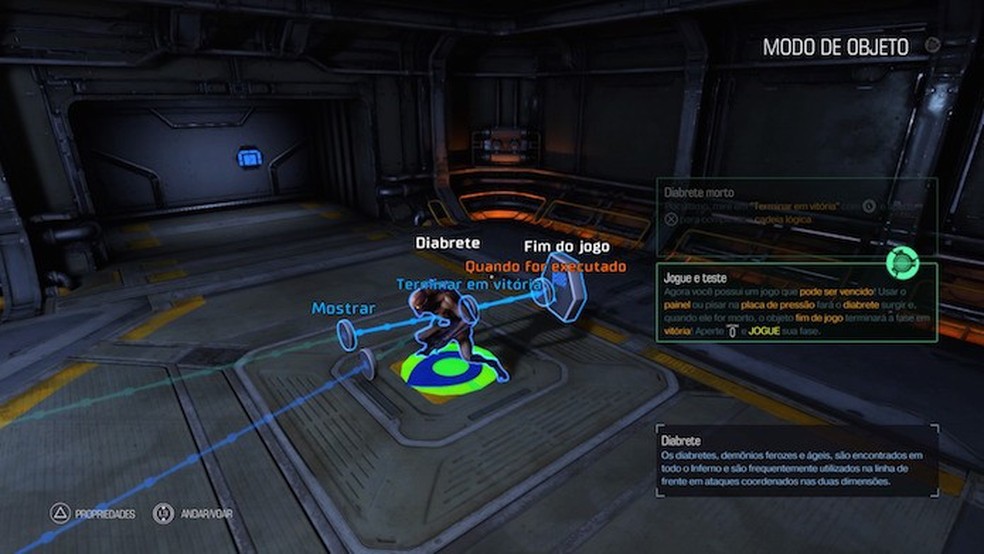Select the Jogue e teste tutorial panel

(797, 302)
